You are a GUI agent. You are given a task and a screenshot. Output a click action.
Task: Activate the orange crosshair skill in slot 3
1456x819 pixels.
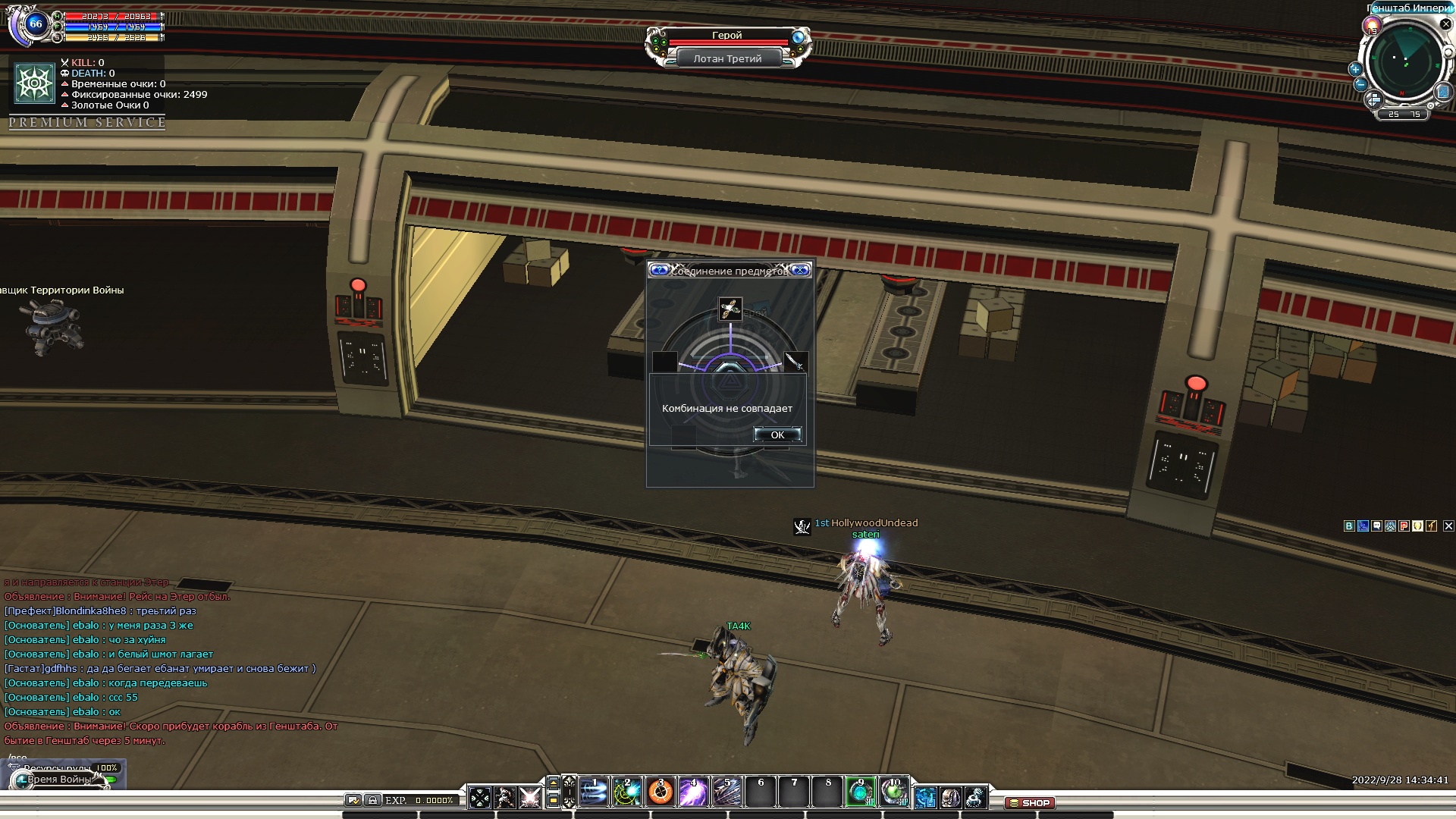661,792
